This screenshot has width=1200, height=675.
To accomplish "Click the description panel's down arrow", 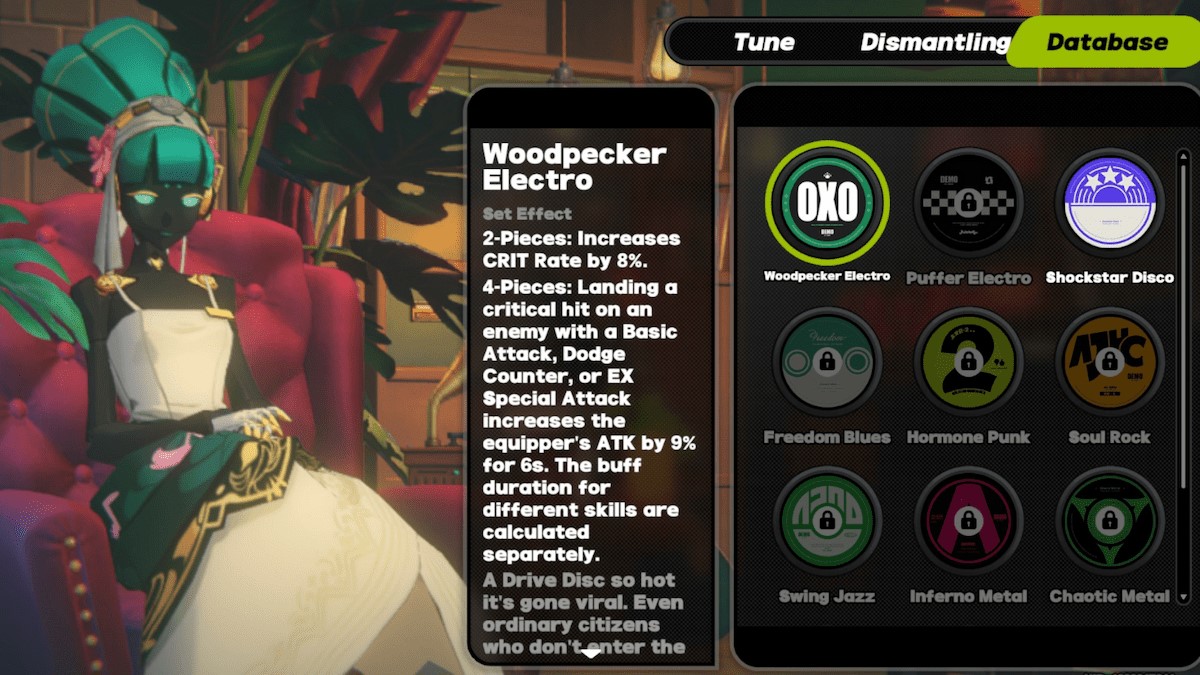I will 591,654.
